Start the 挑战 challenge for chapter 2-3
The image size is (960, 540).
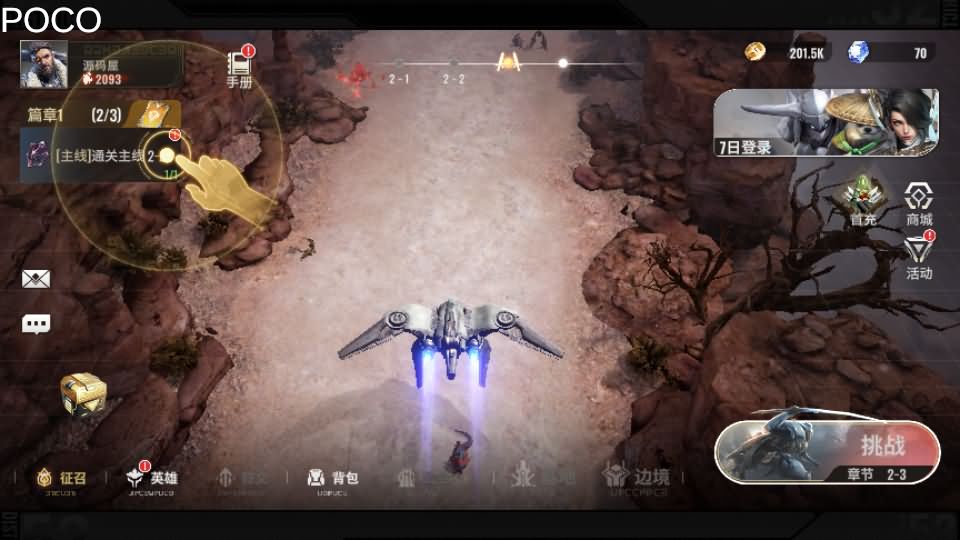coord(828,452)
